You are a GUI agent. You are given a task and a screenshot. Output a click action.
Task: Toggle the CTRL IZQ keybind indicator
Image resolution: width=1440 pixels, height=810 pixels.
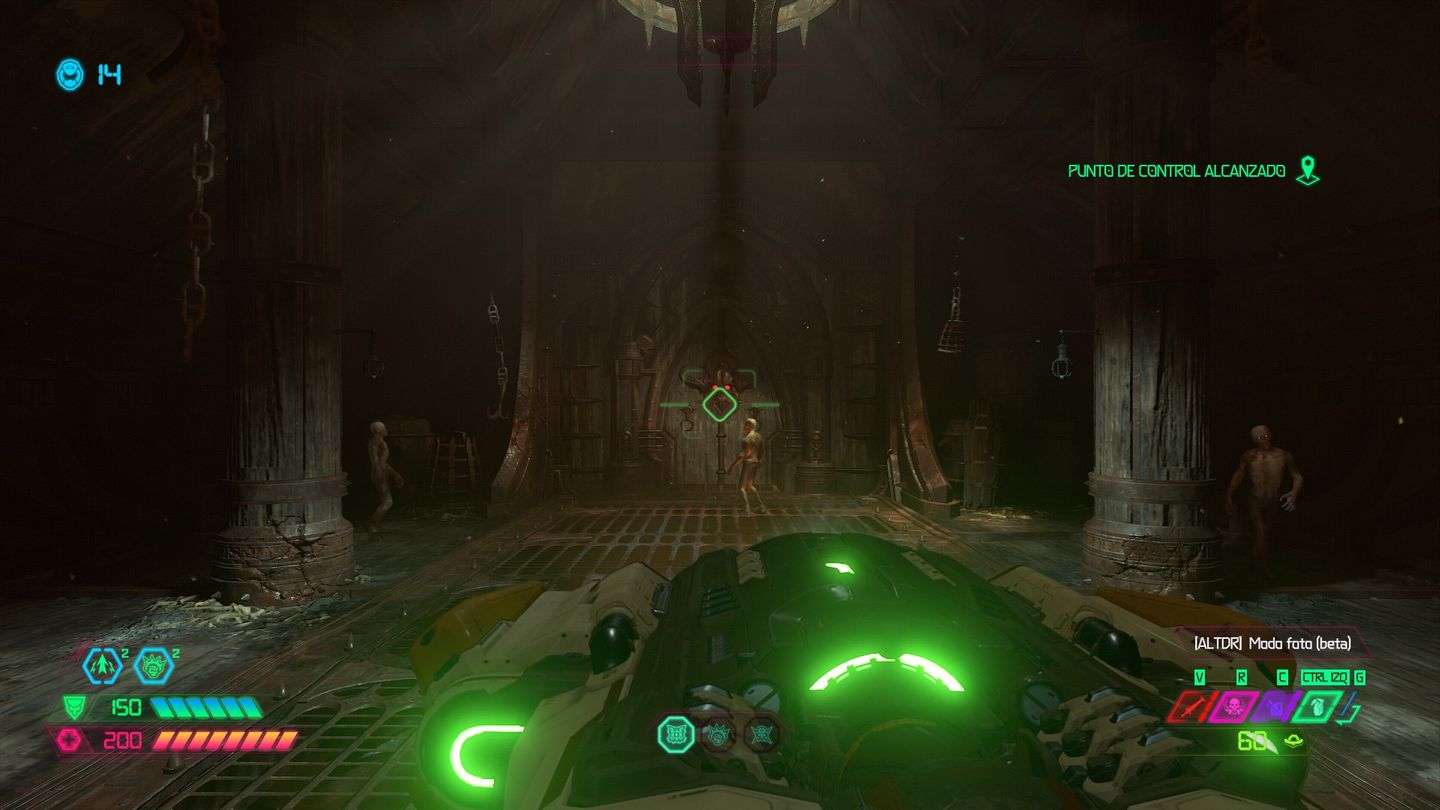(x=1326, y=677)
